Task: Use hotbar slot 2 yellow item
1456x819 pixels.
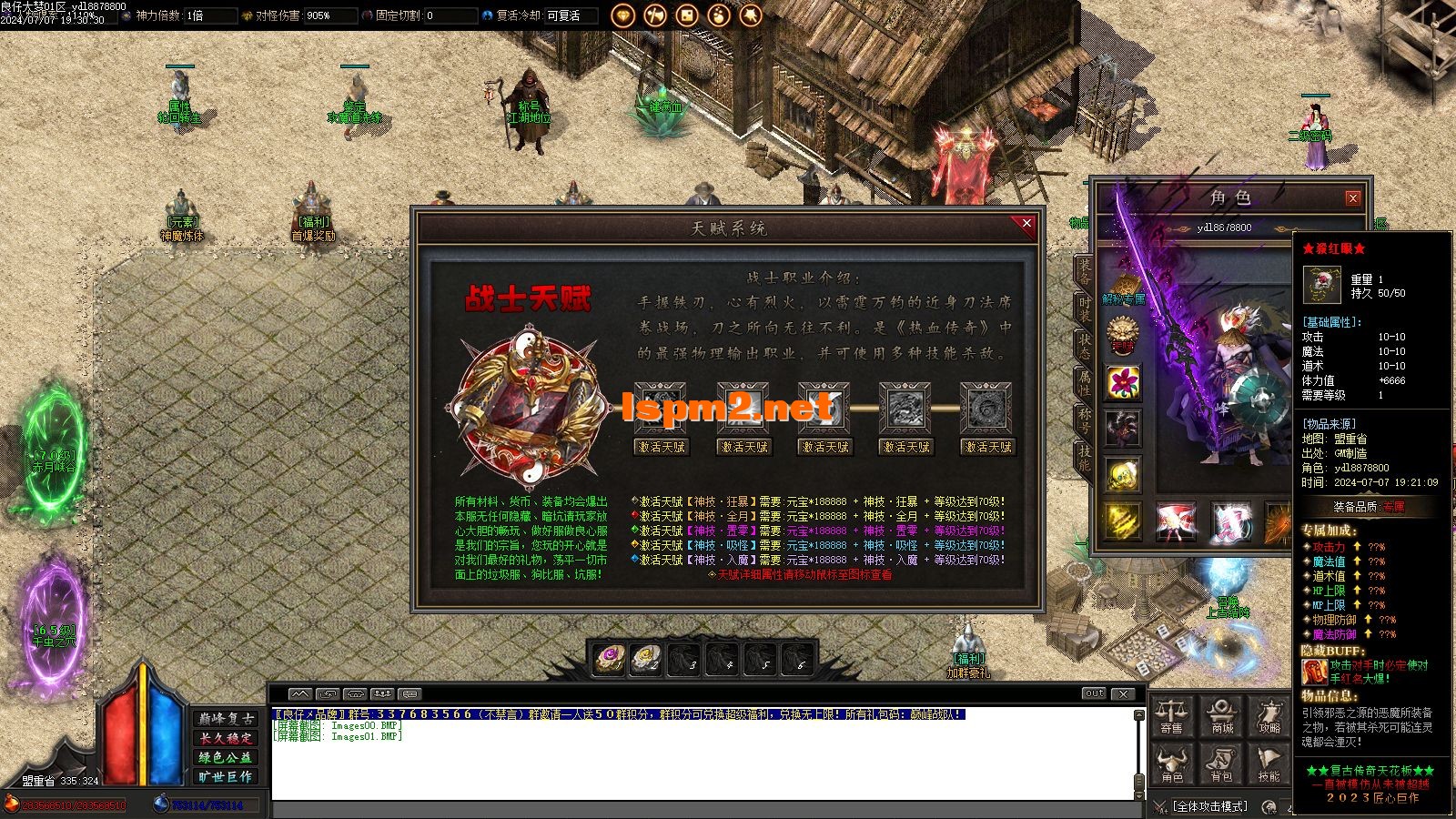Action: 646,658
